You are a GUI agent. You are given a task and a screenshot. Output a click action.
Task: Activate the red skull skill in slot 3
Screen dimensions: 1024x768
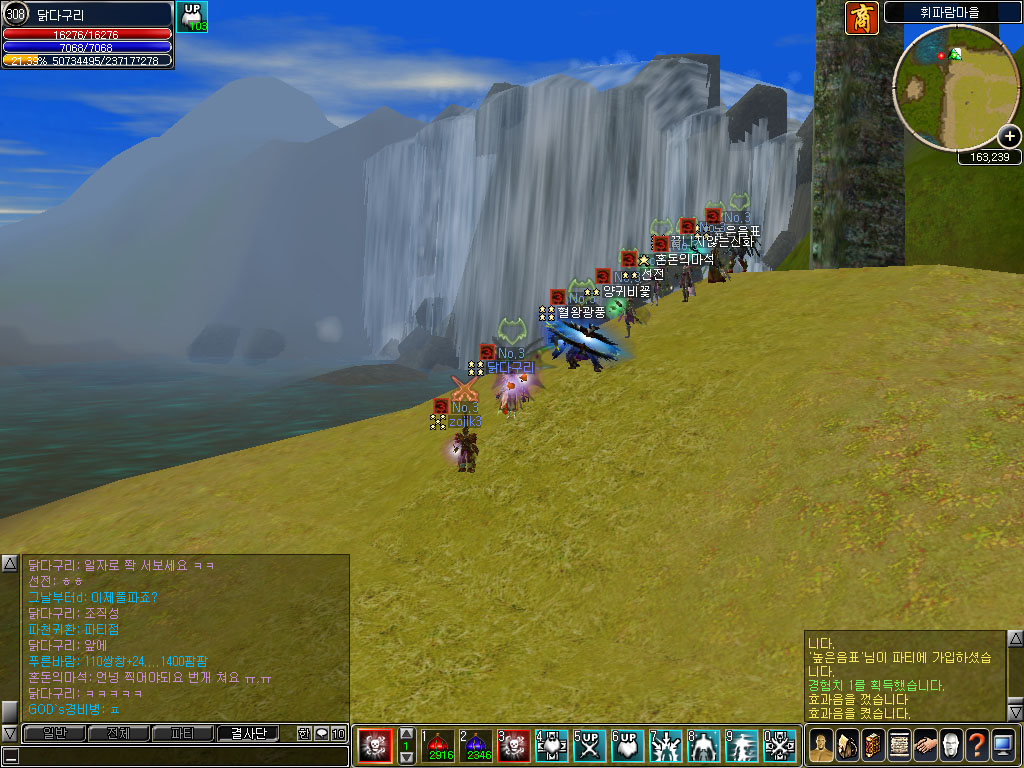[514, 745]
